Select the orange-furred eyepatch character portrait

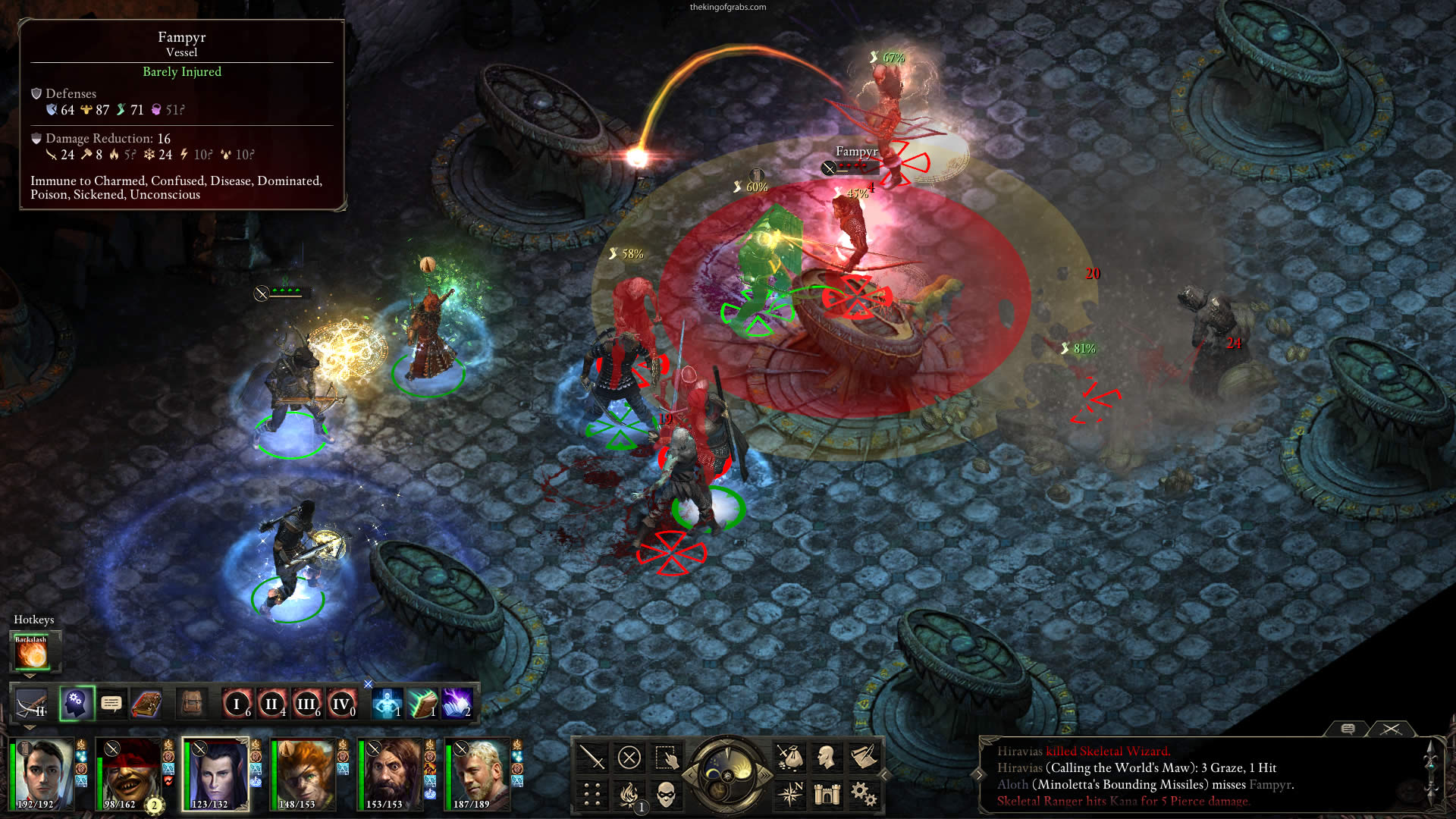pos(305,773)
